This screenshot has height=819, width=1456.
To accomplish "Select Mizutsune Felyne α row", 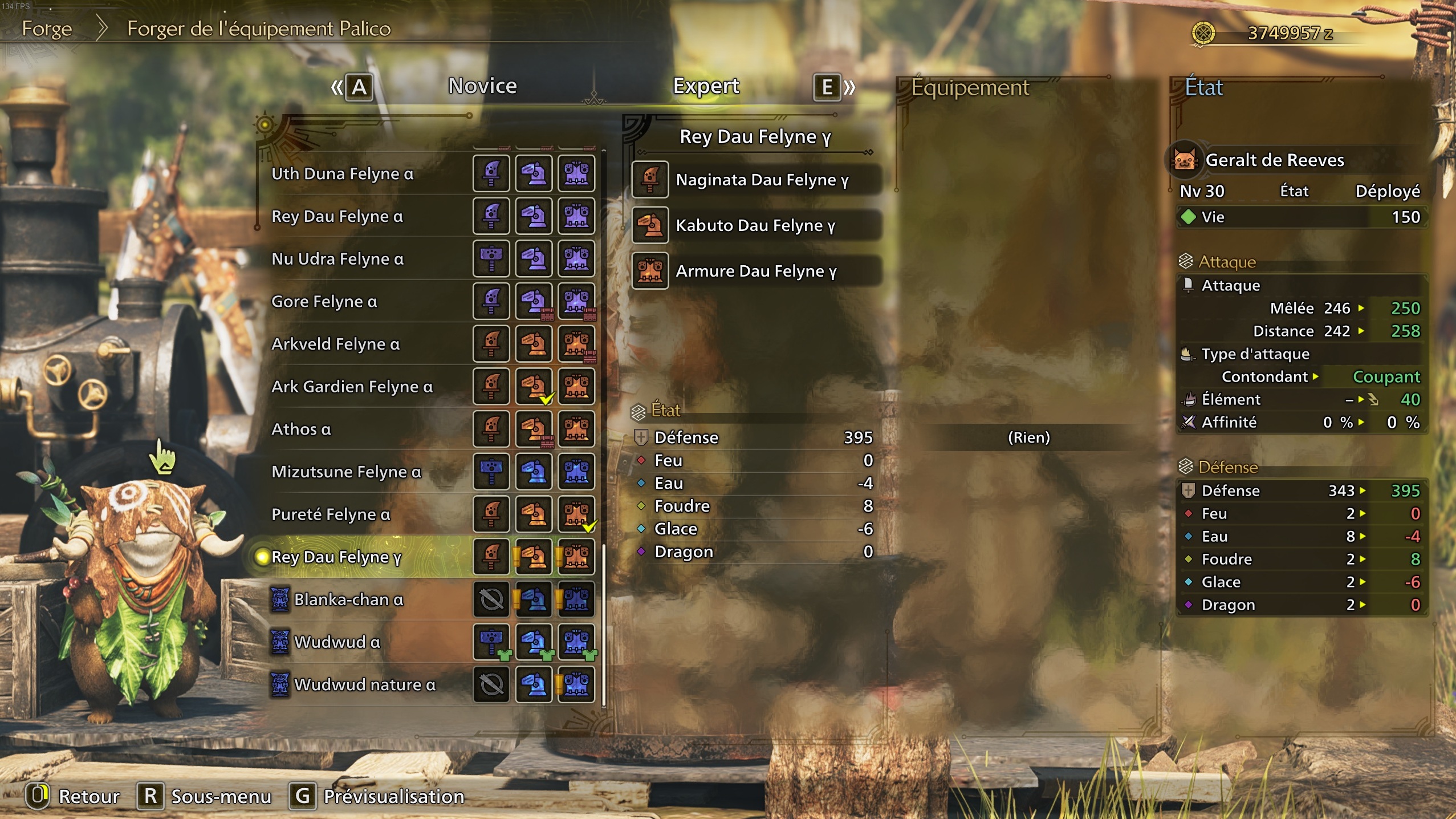I will click(346, 472).
